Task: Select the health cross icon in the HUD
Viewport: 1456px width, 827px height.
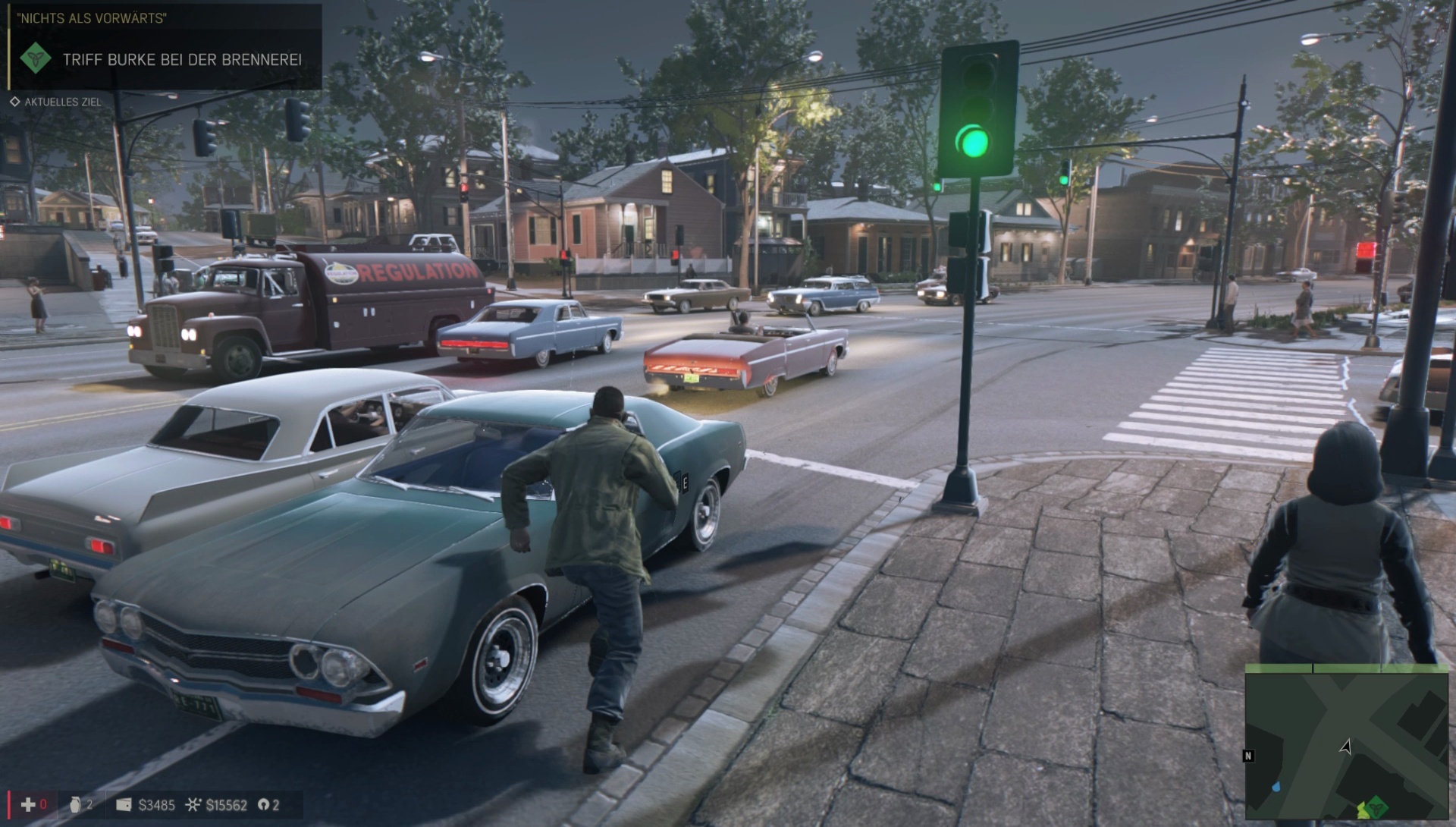Action: pos(29,805)
